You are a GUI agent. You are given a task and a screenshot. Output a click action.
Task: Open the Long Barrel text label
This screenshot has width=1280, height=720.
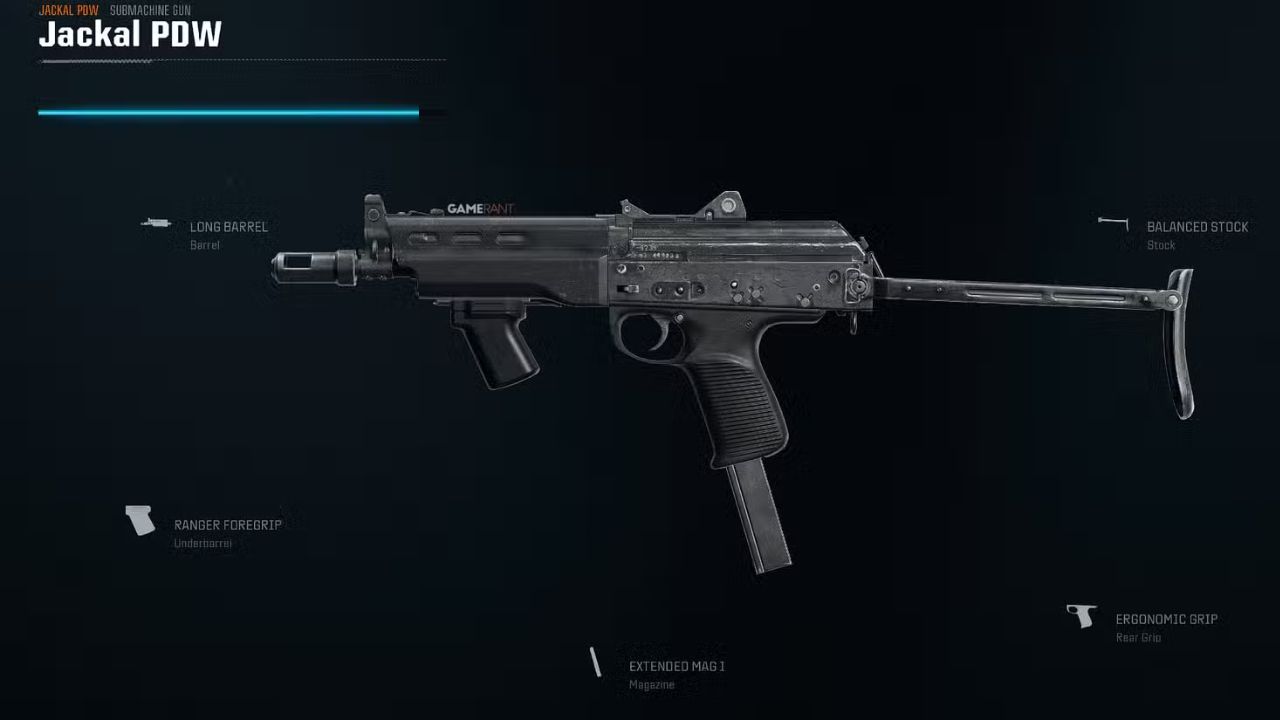pyautogui.click(x=229, y=226)
